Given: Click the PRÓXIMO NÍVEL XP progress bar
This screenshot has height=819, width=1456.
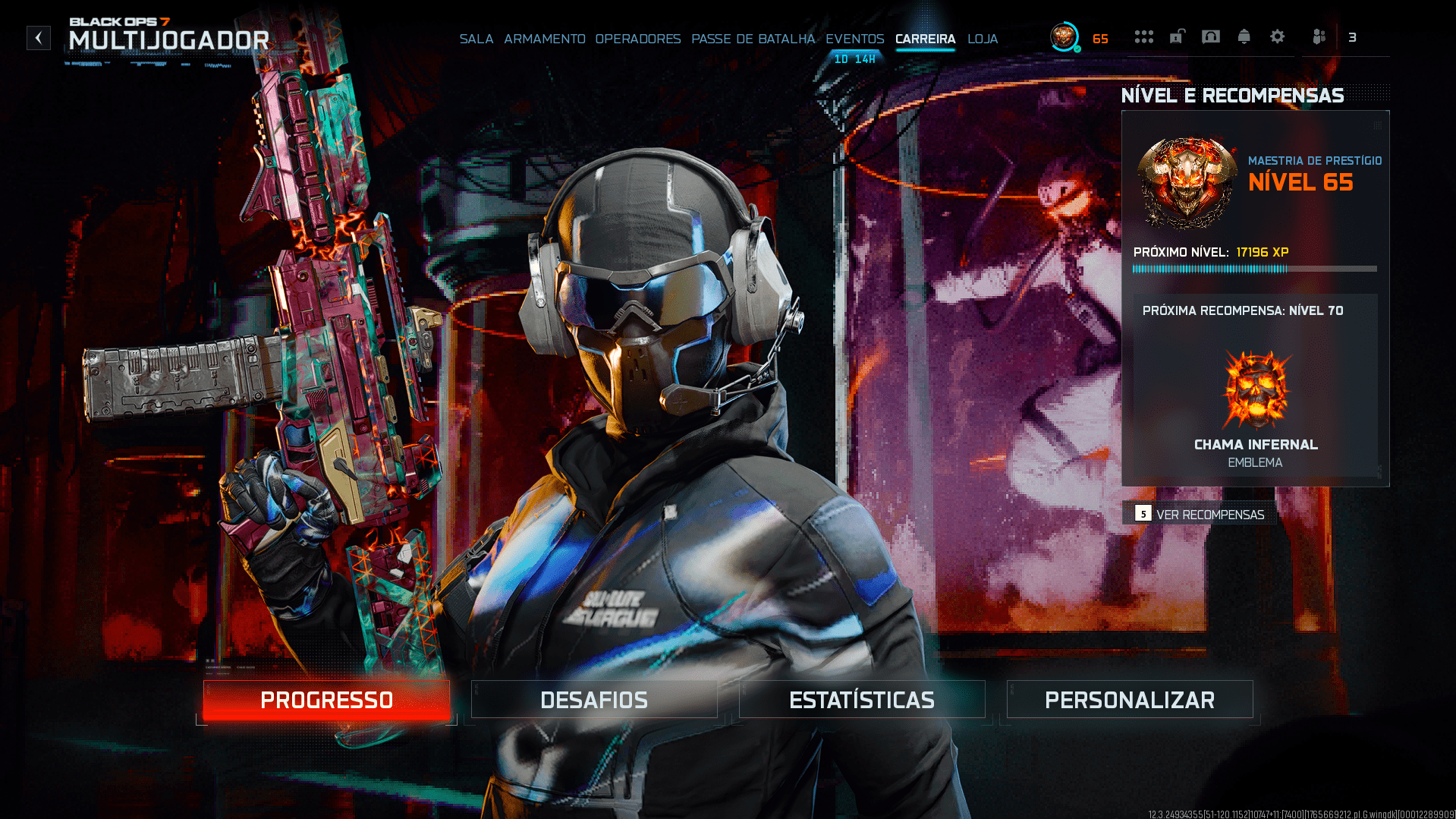Looking at the screenshot, I should [1254, 268].
